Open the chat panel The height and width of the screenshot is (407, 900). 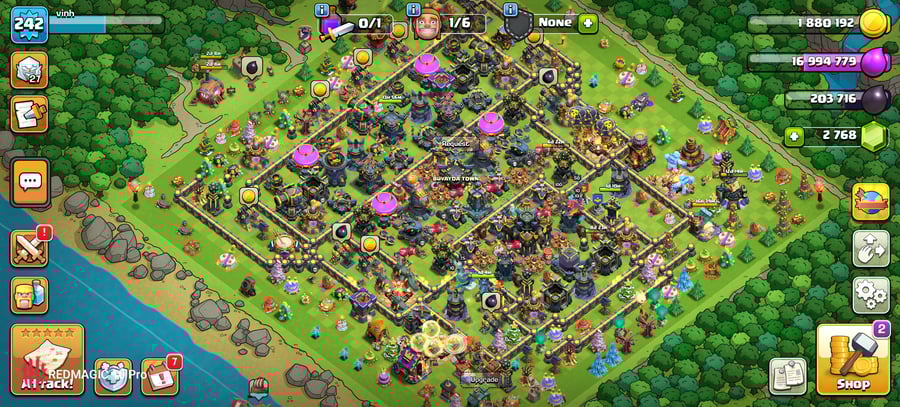[x=29, y=182]
